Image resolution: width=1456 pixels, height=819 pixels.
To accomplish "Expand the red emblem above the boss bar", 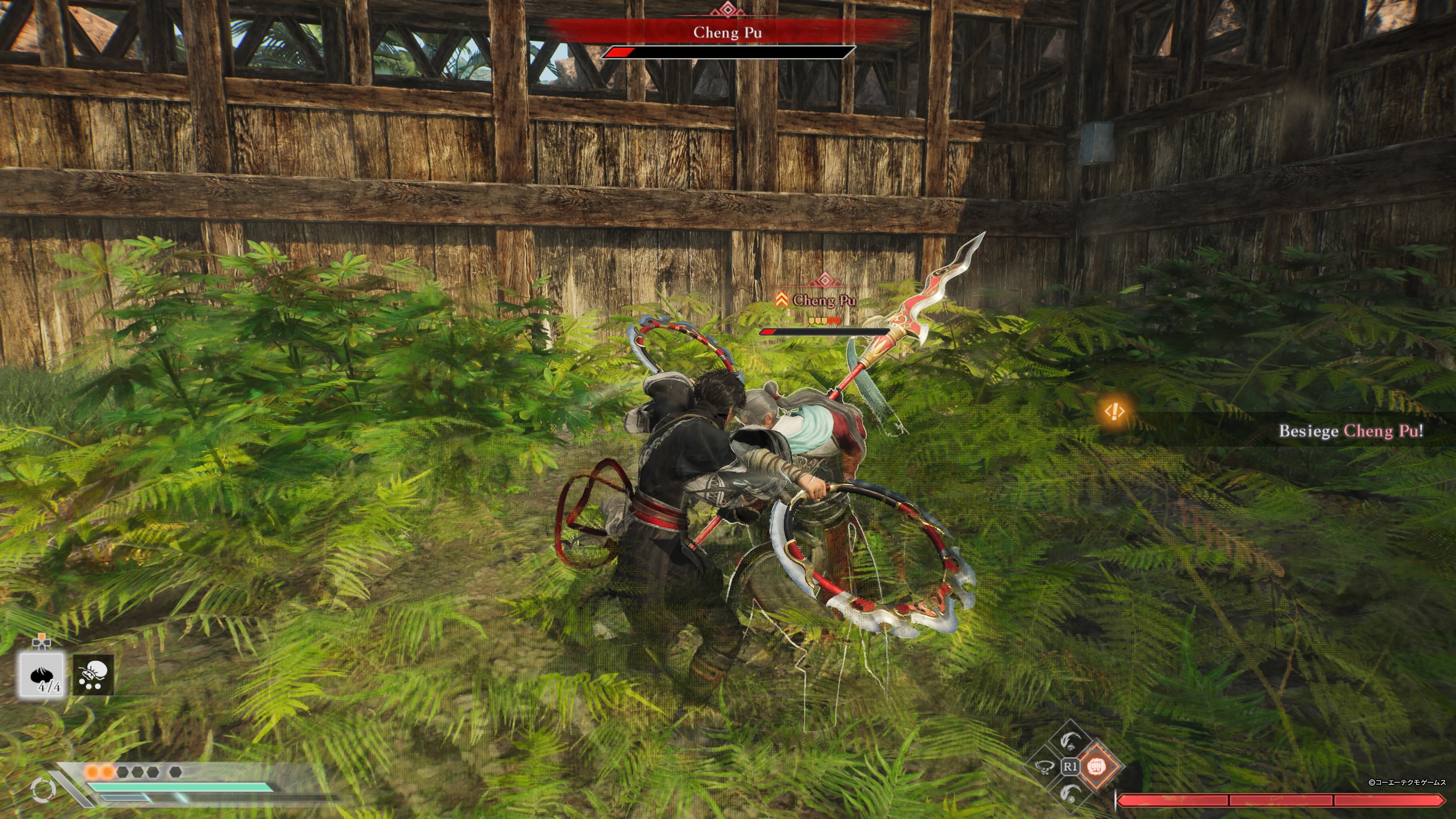I will (x=728, y=9).
